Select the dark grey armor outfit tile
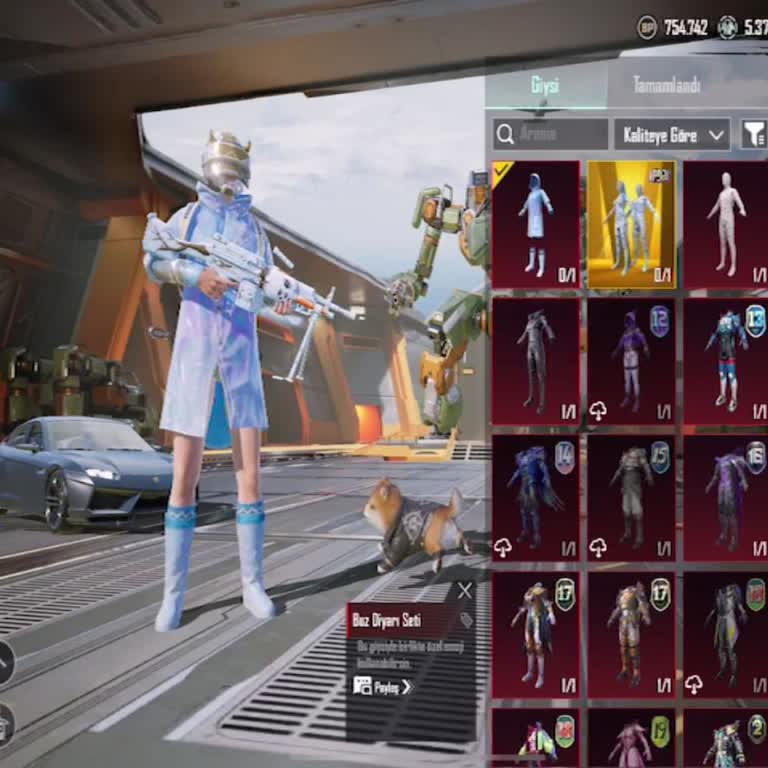Image resolution: width=768 pixels, height=768 pixels. 536,361
